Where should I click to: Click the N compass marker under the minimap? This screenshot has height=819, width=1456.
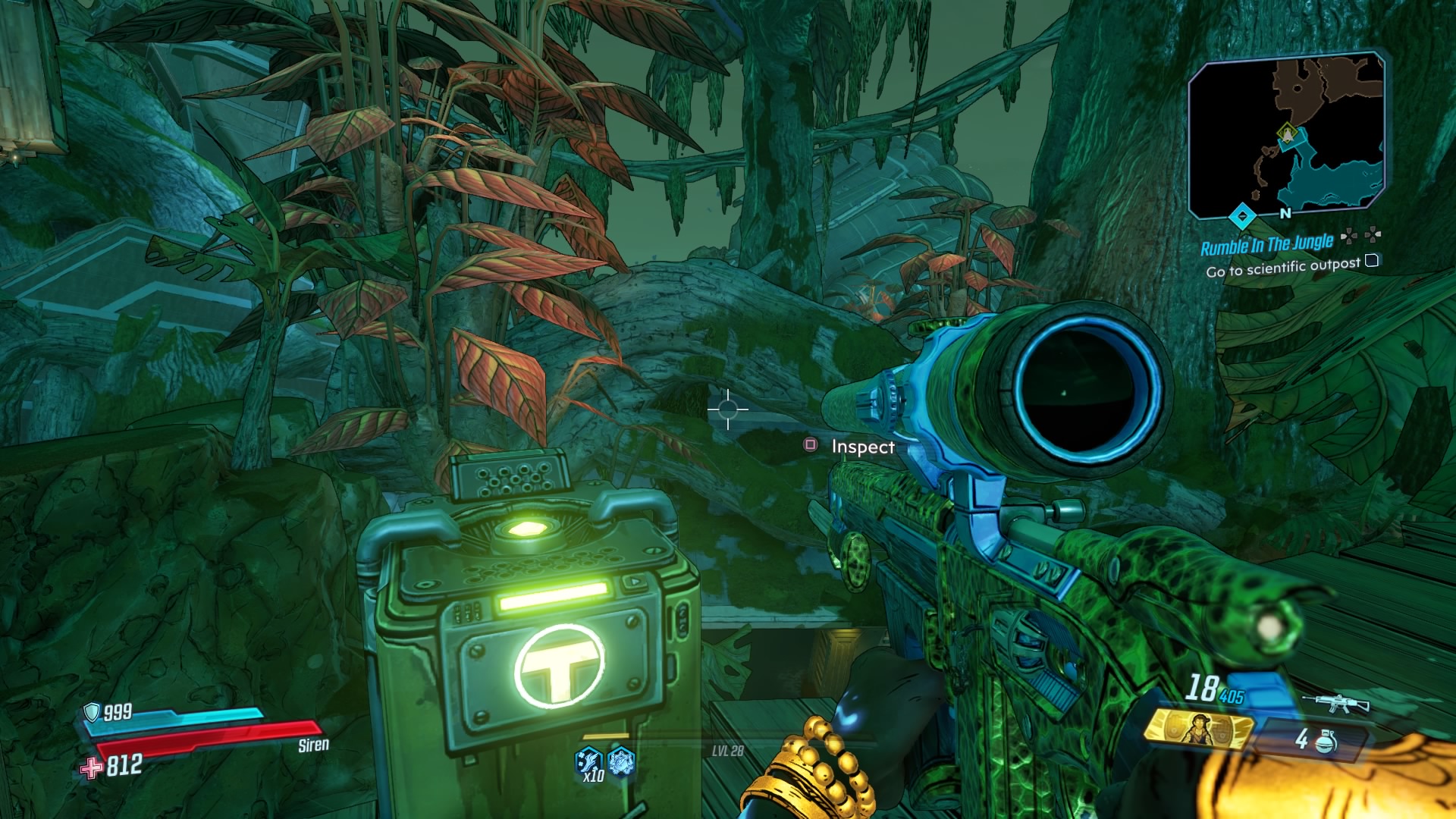click(1285, 213)
